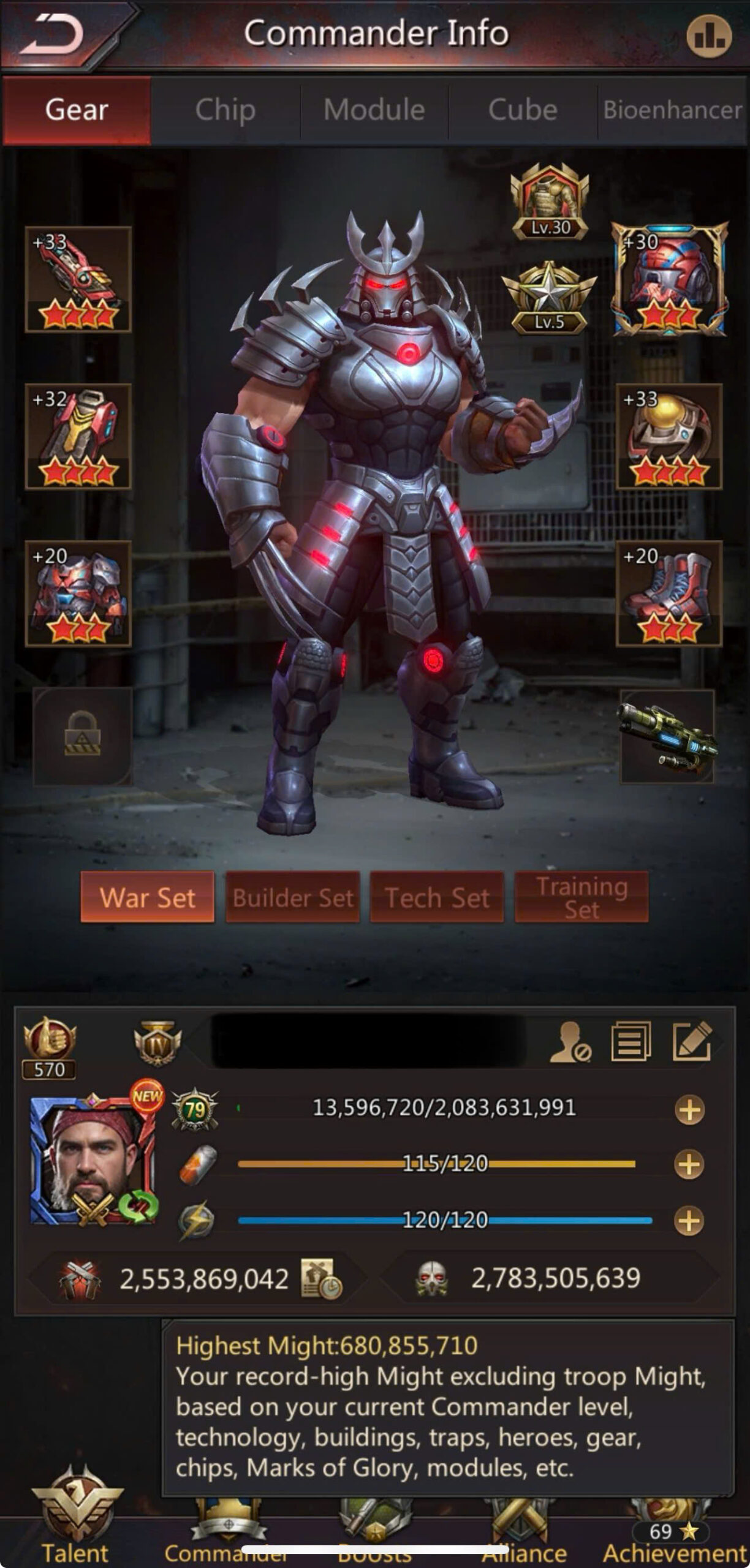
Task: Switch to the Tech Set
Action: (437, 897)
